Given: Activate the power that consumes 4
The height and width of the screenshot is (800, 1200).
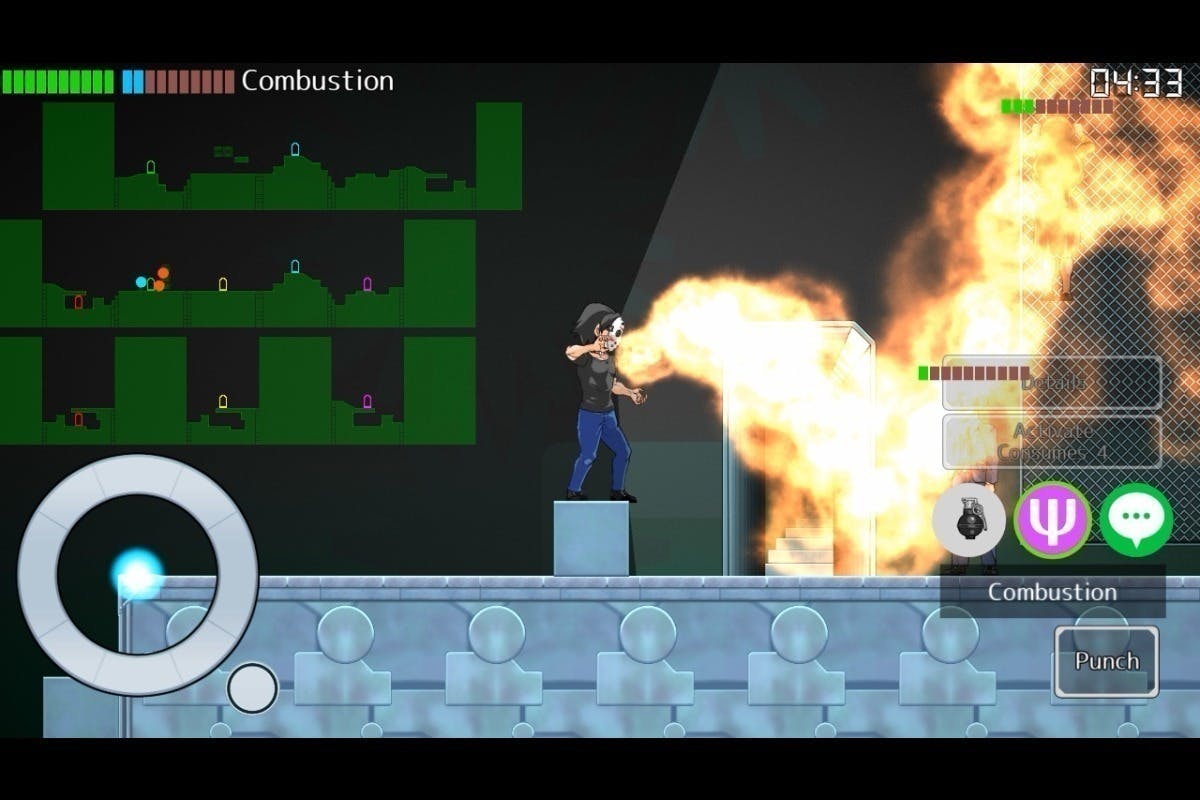Looking at the screenshot, I should tap(1052, 441).
